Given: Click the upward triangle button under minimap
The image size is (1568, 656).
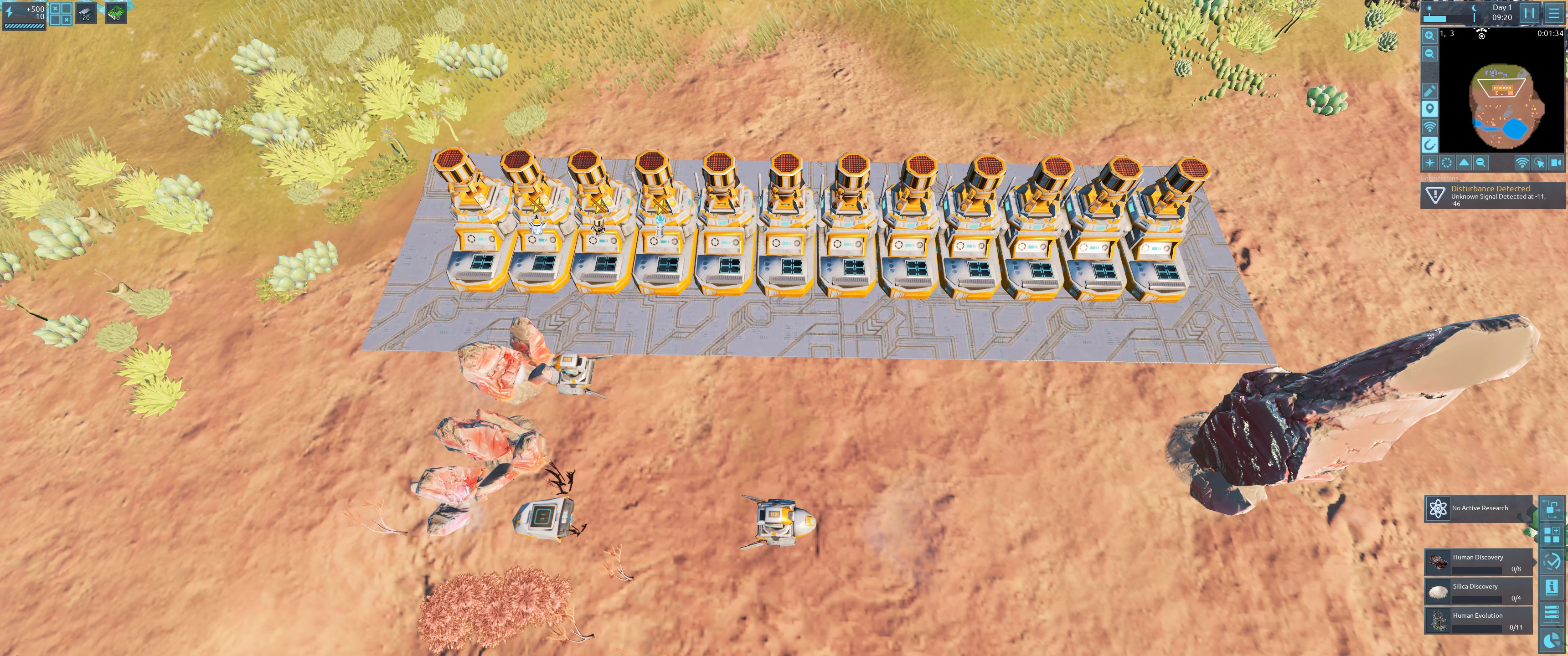Looking at the screenshot, I should tap(1464, 163).
